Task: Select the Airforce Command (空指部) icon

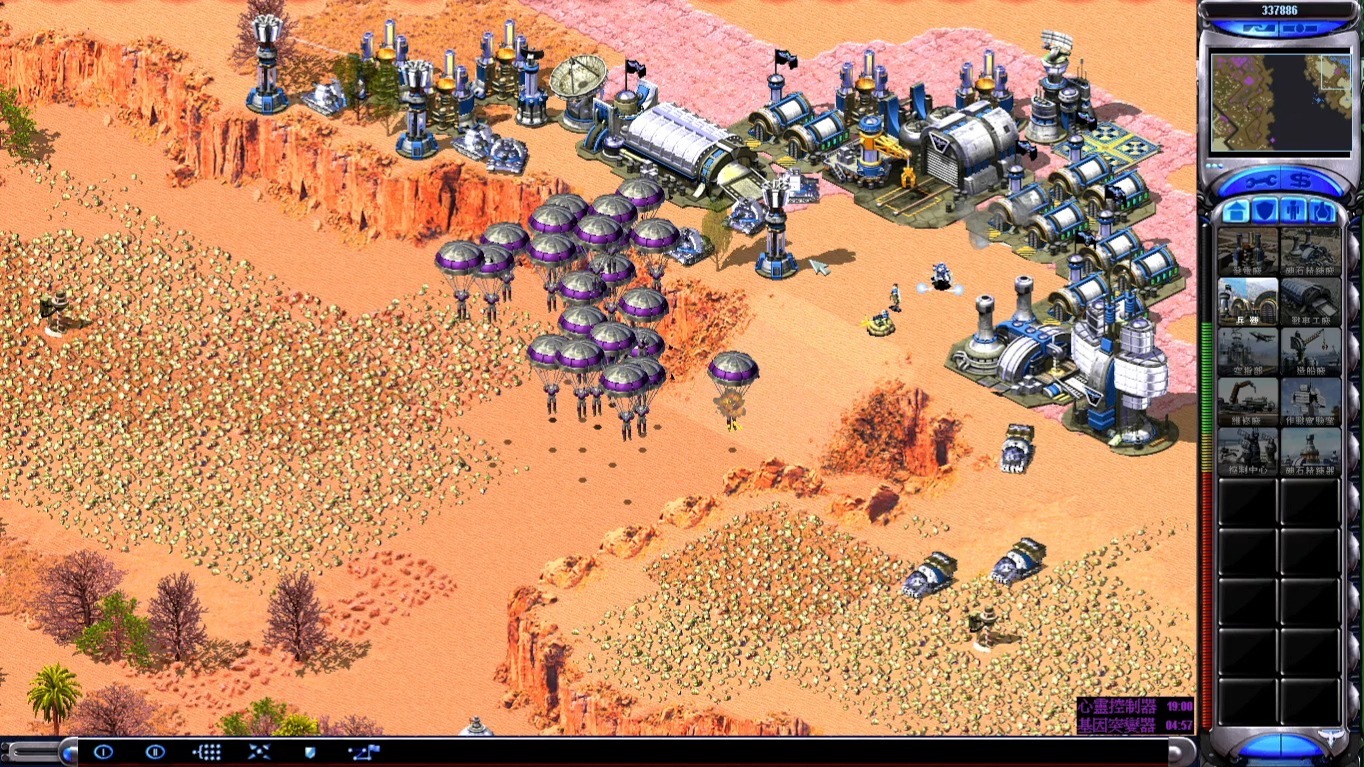Action: pyautogui.click(x=1247, y=351)
